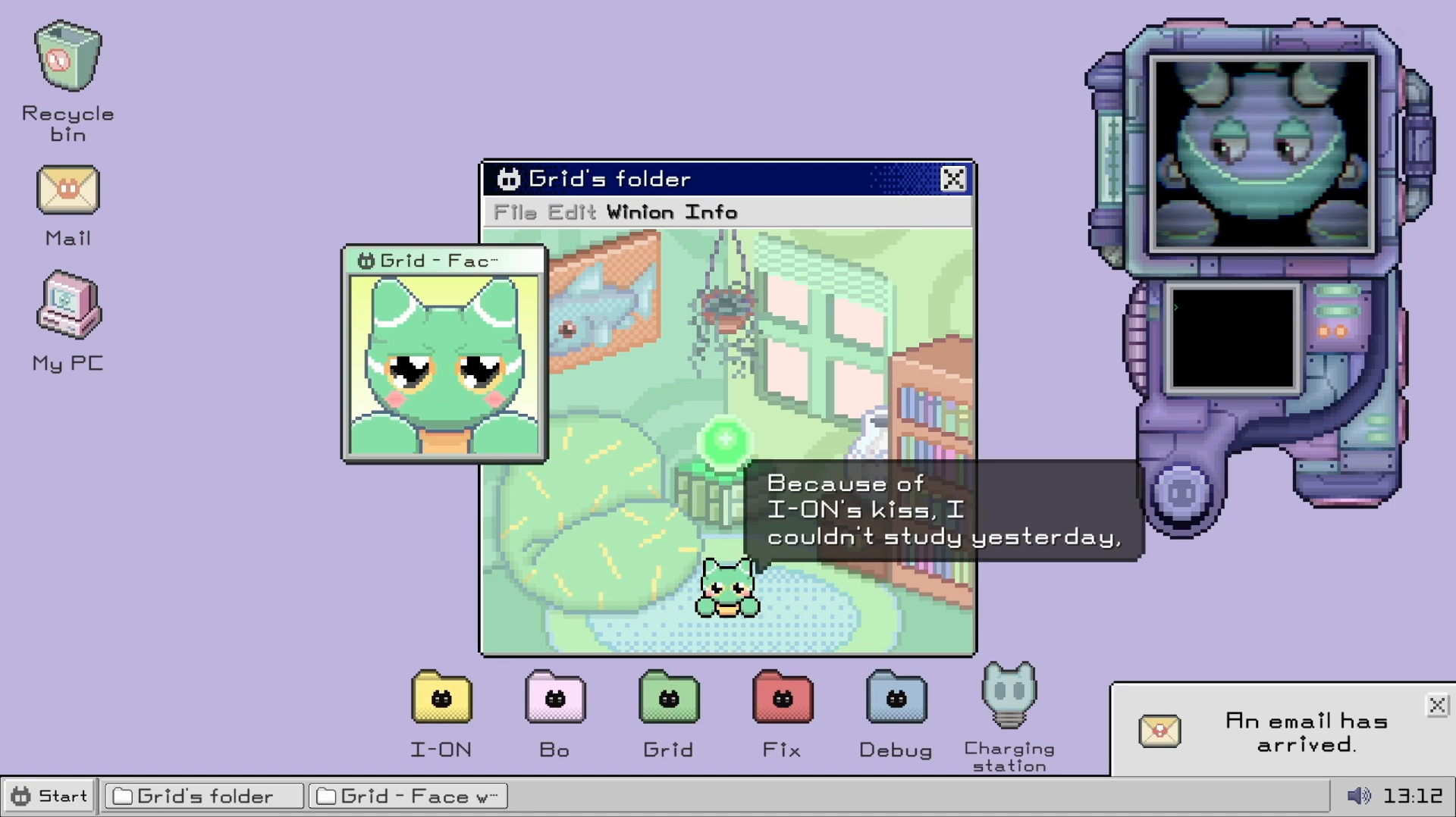Viewport: 1456px width, 817px height.
Task: Open the email from the notification envelope
Action: [x=1159, y=731]
